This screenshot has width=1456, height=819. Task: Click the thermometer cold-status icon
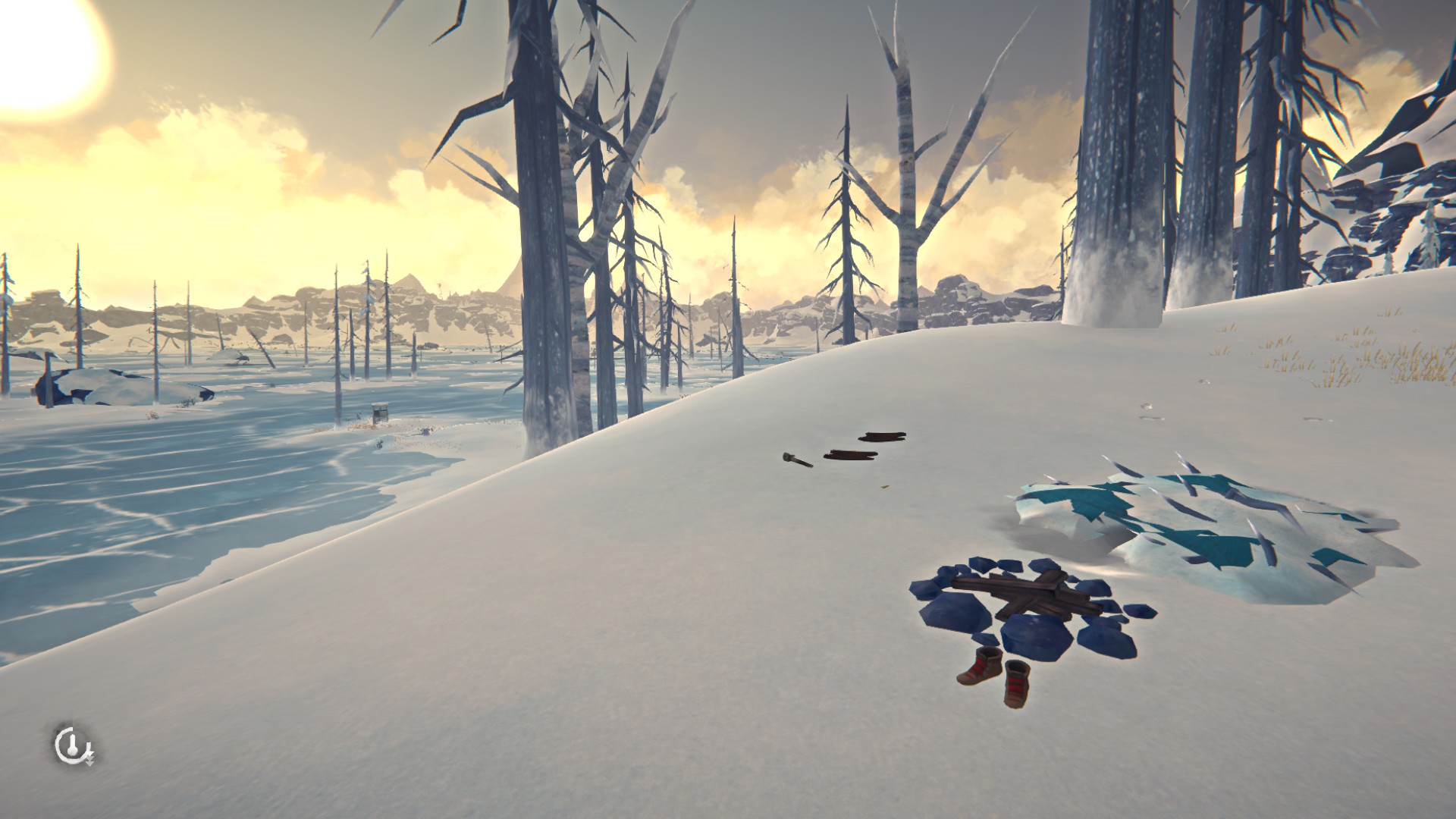[x=71, y=746]
